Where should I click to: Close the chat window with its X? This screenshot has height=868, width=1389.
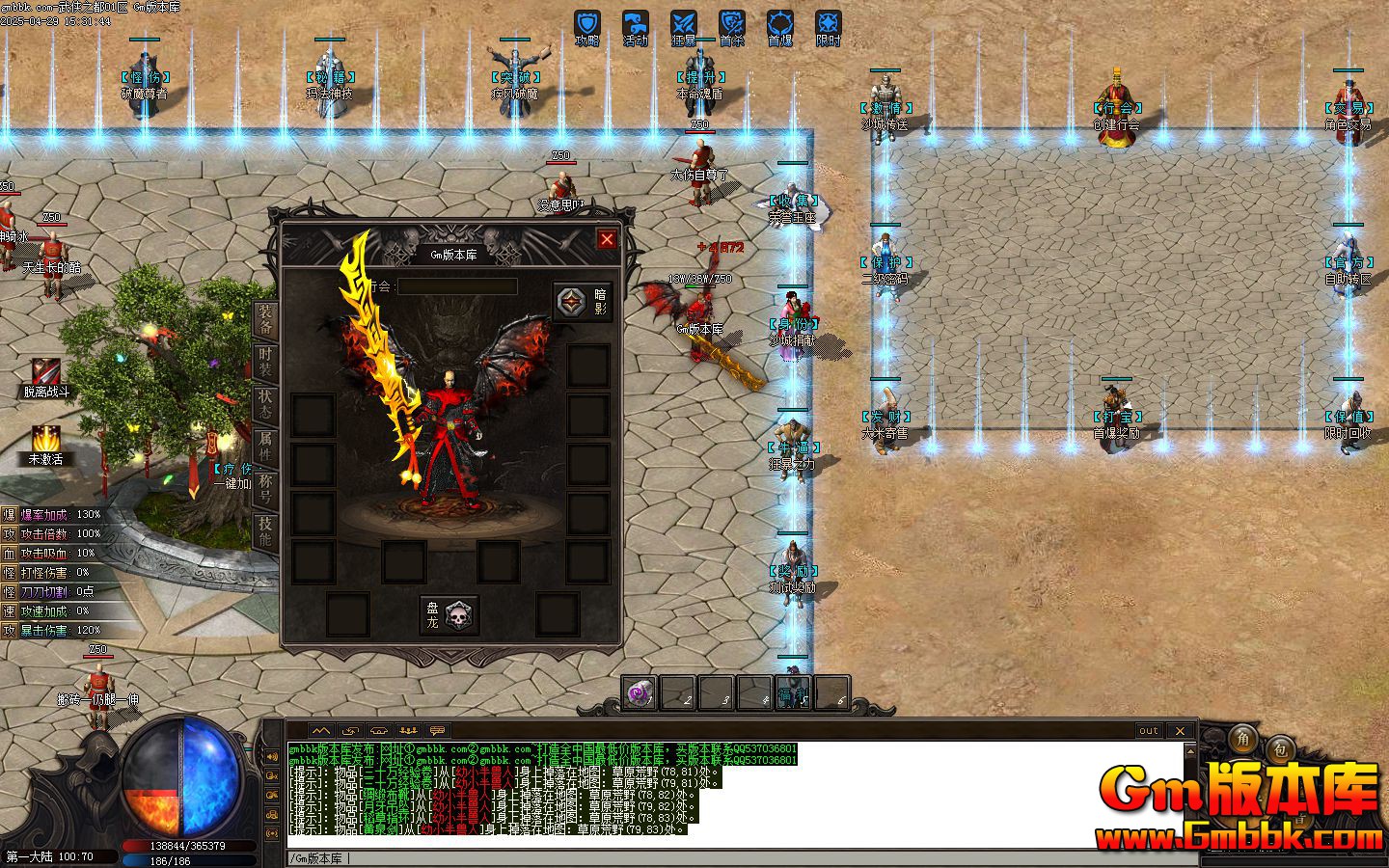(1179, 731)
